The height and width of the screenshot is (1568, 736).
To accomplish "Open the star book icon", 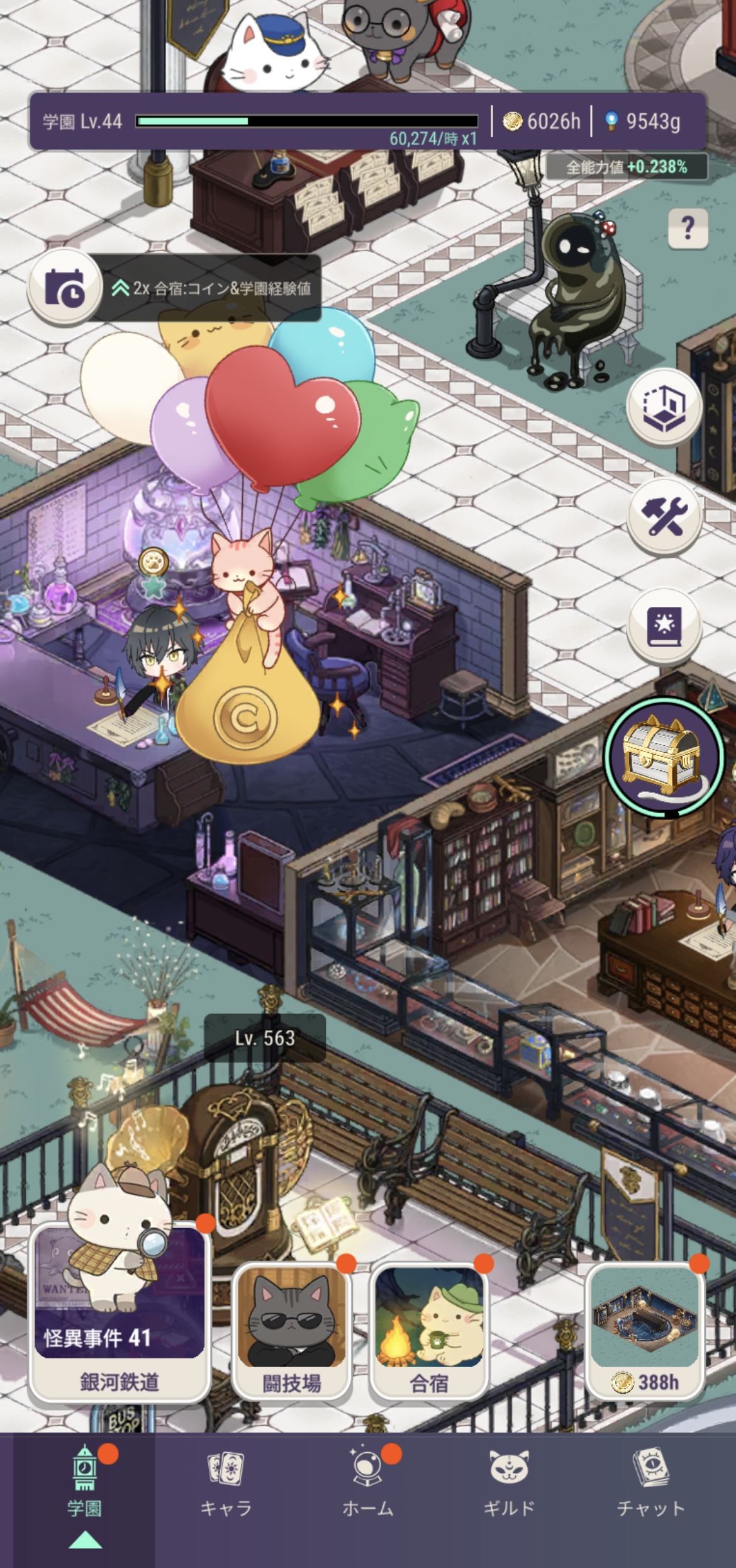I will 664,626.
